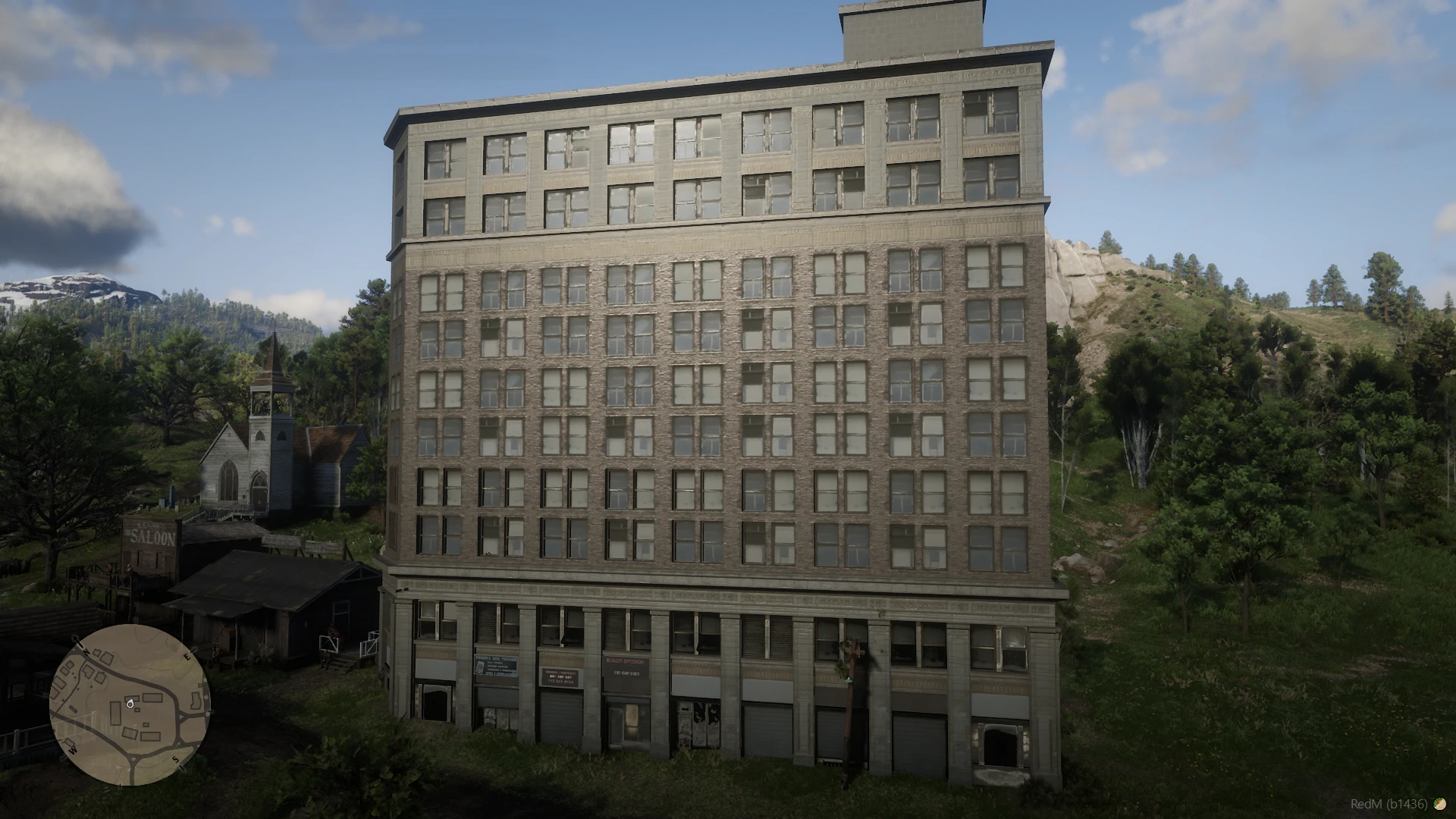Click the "N" compass letter on the minimap
1456x819 pixels.
pos(86,652)
